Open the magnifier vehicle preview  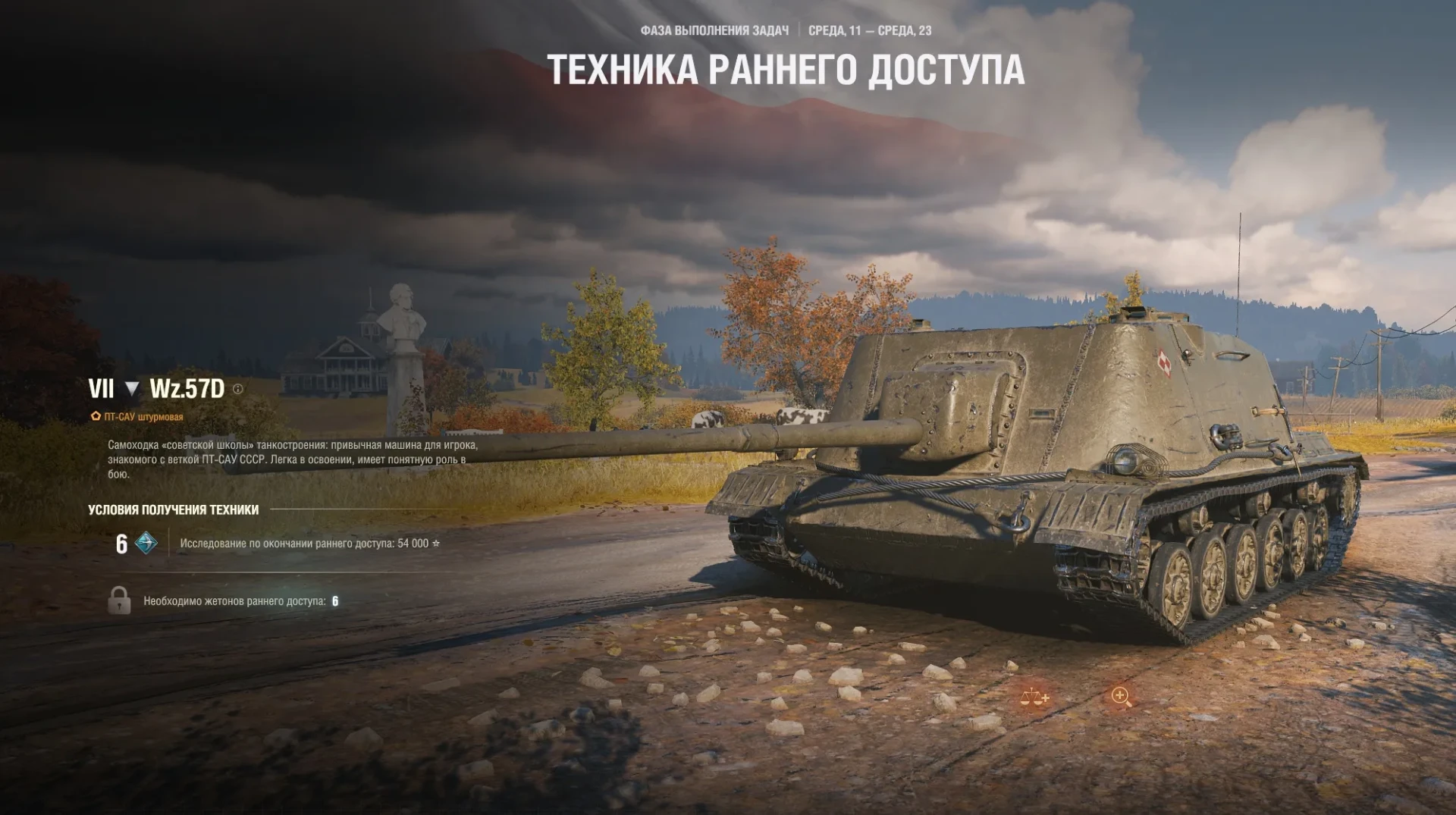click(1121, 697)
